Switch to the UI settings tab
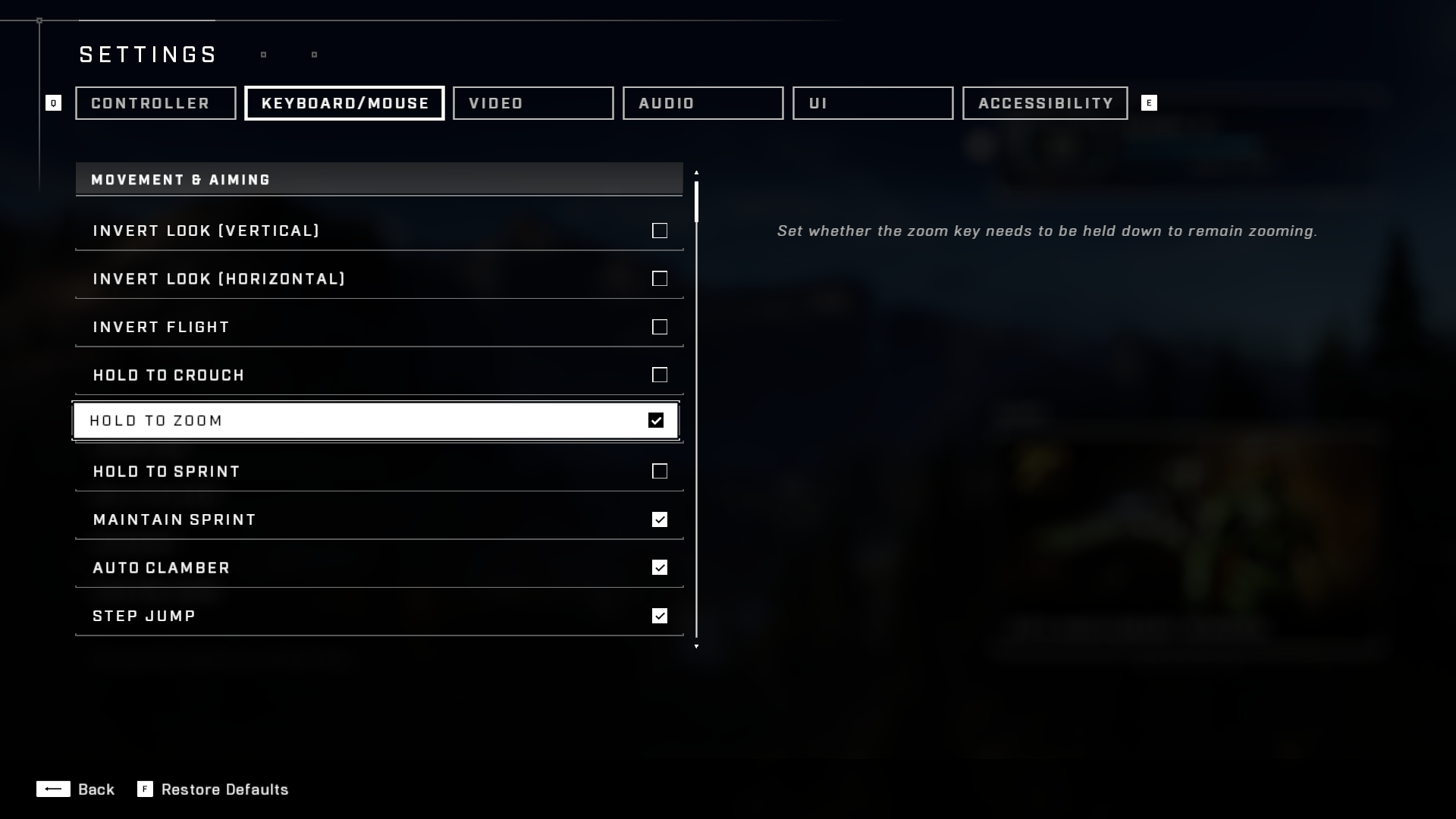Image resolution: width=1456 pixels, height=819 pixels. tap(872, 103)
